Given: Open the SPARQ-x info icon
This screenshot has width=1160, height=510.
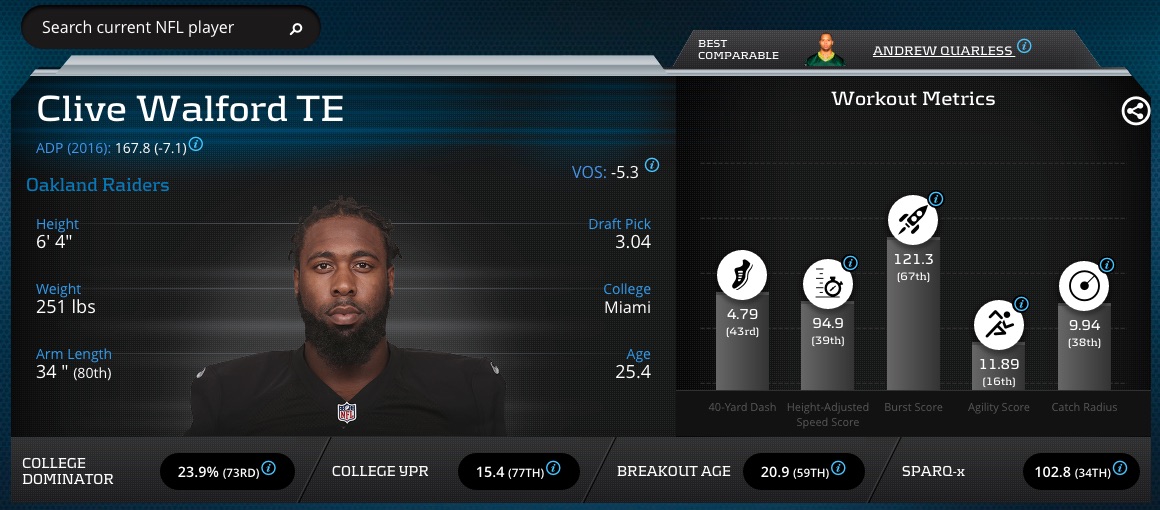Looking at the screenshot, I should coord(1124,467).
